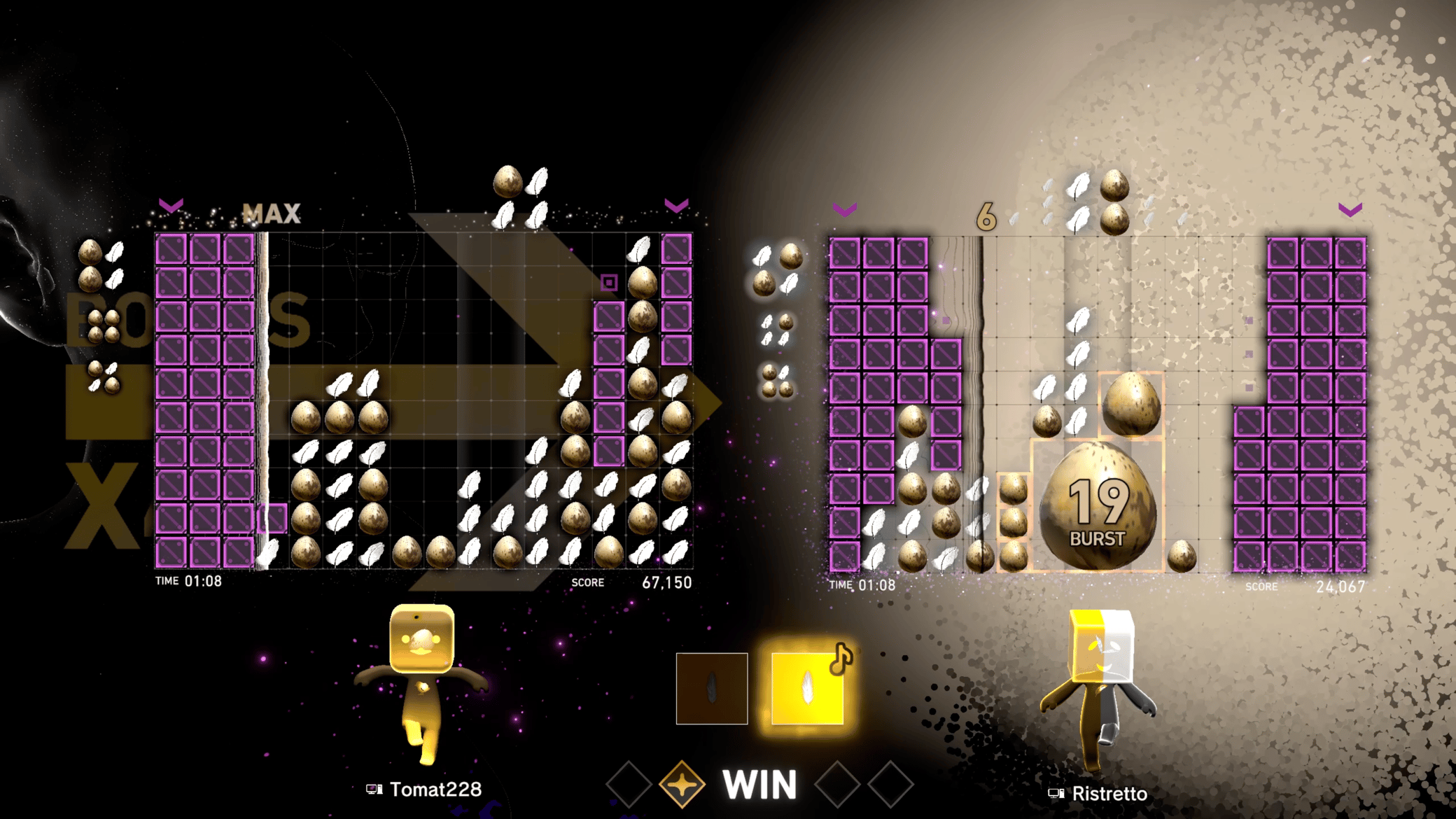Select the MAX multiplier label

click(x=272, y=214)
